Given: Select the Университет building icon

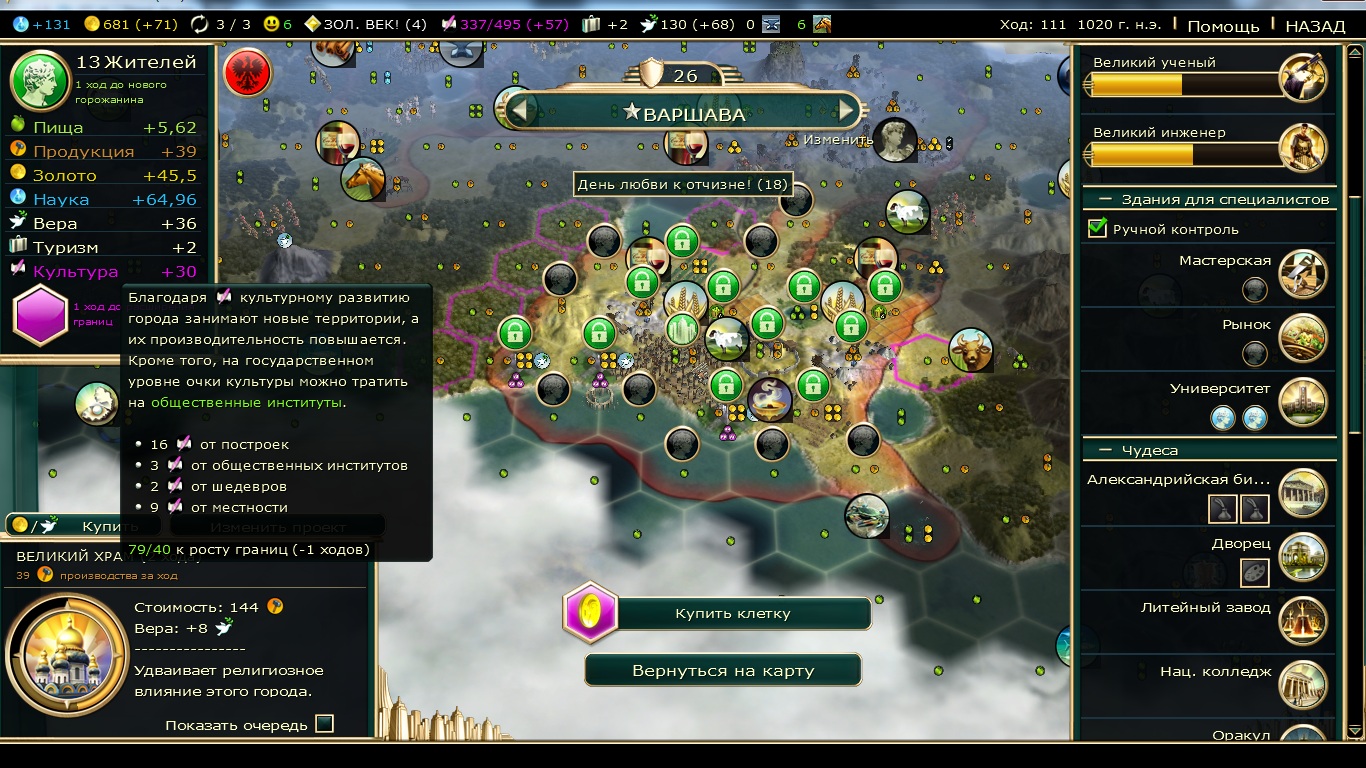Looking at the screenshot, I should click(1302, 402).
